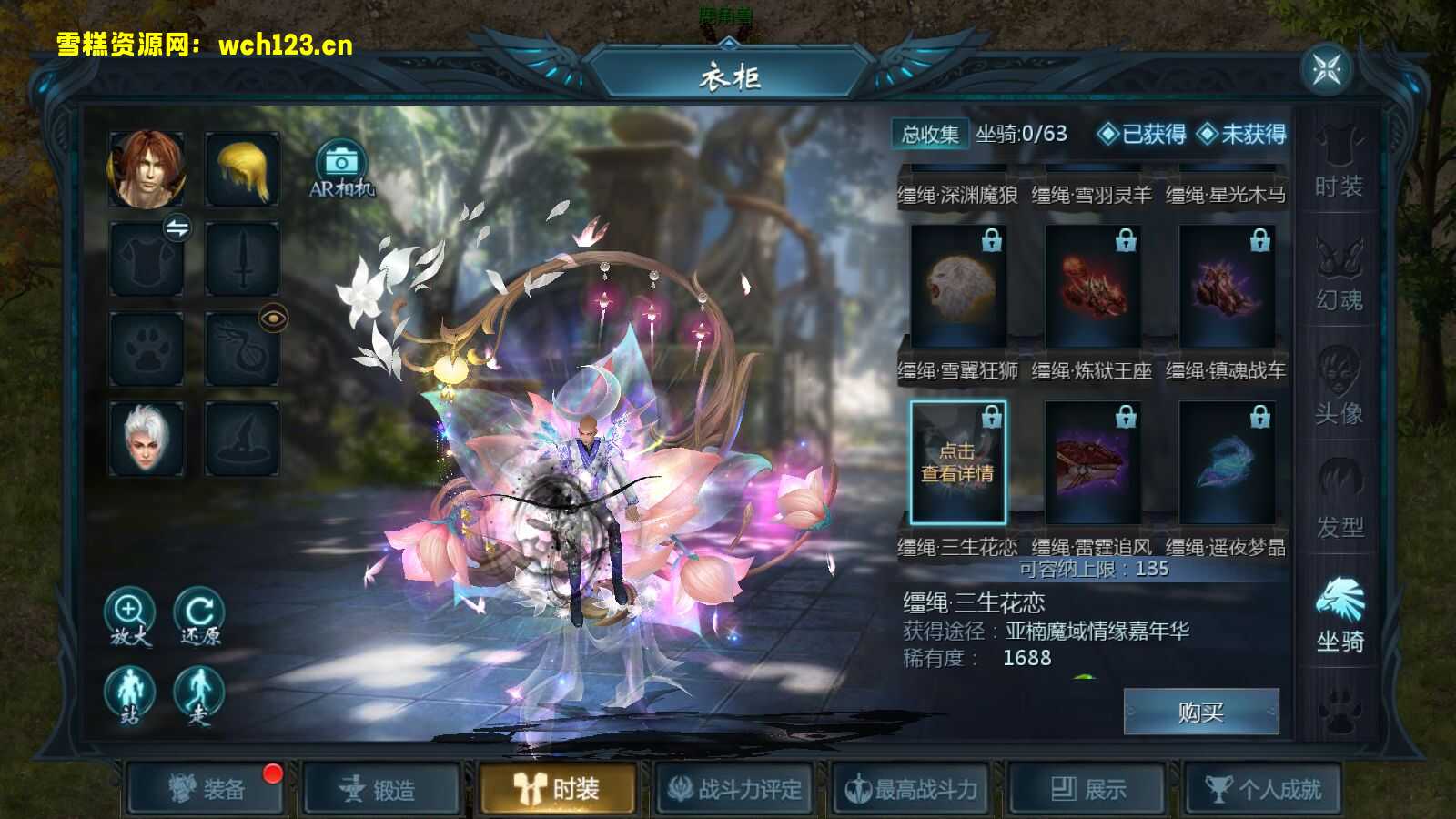Viewport: 1456px width, 819px height.
Task: Switch to the 坐骑 mounts tab
Action: point(1340,610)
